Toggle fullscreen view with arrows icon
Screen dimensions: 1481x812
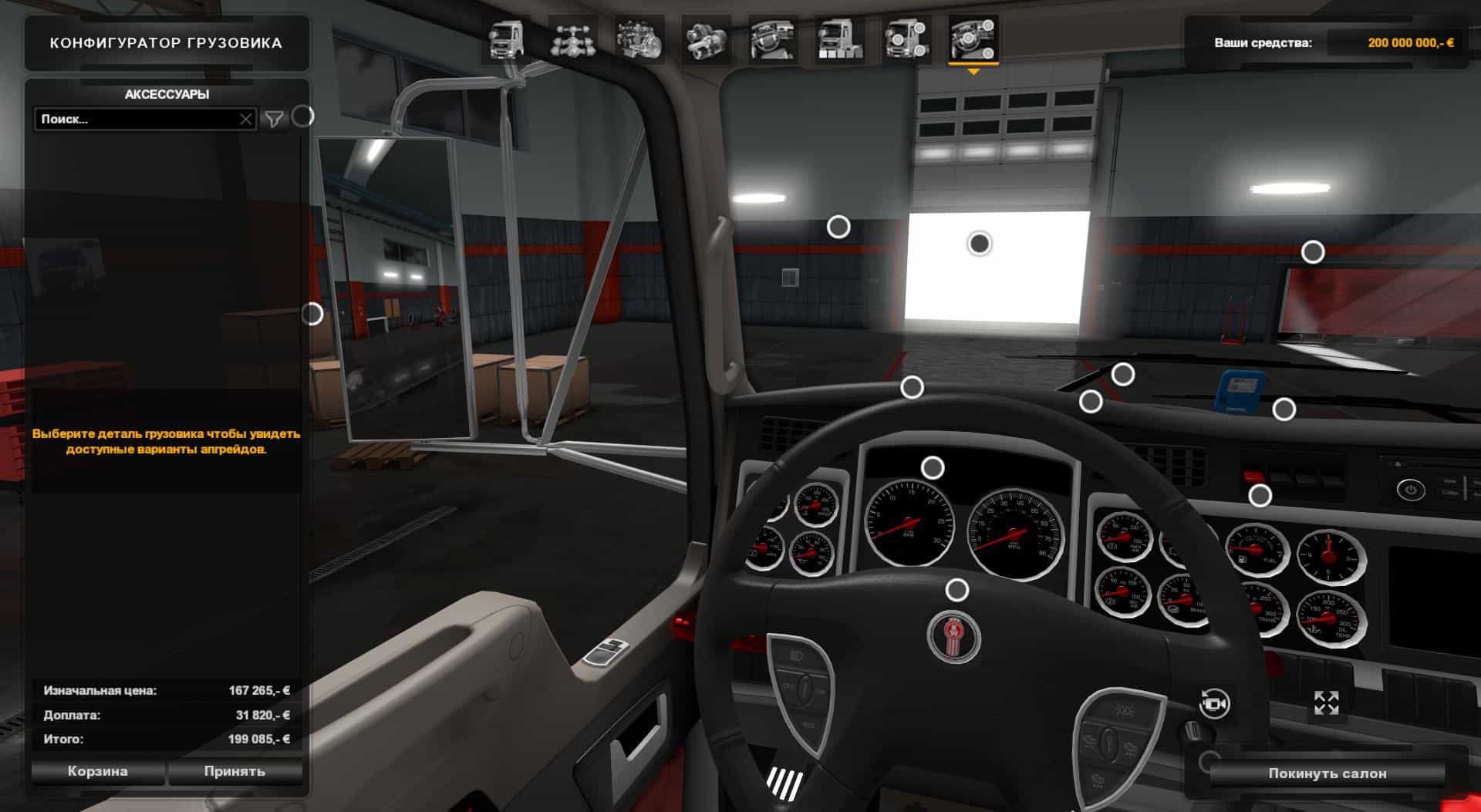click(x=1326, y=702)
